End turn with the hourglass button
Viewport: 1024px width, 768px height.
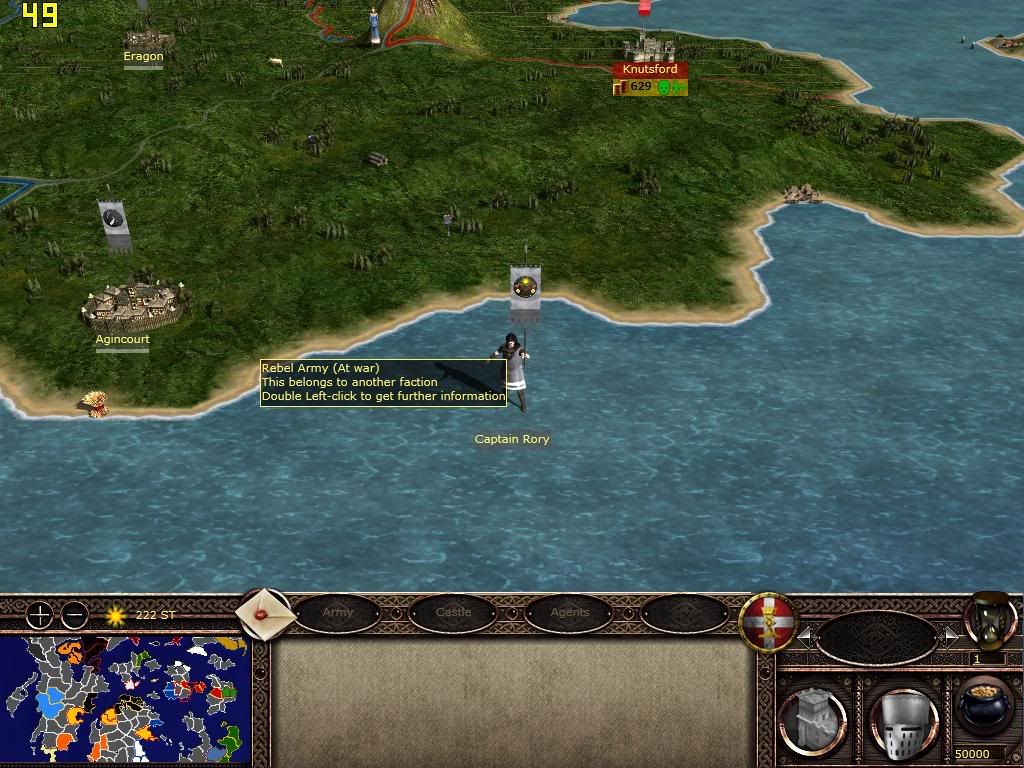(x=989, y=620)
